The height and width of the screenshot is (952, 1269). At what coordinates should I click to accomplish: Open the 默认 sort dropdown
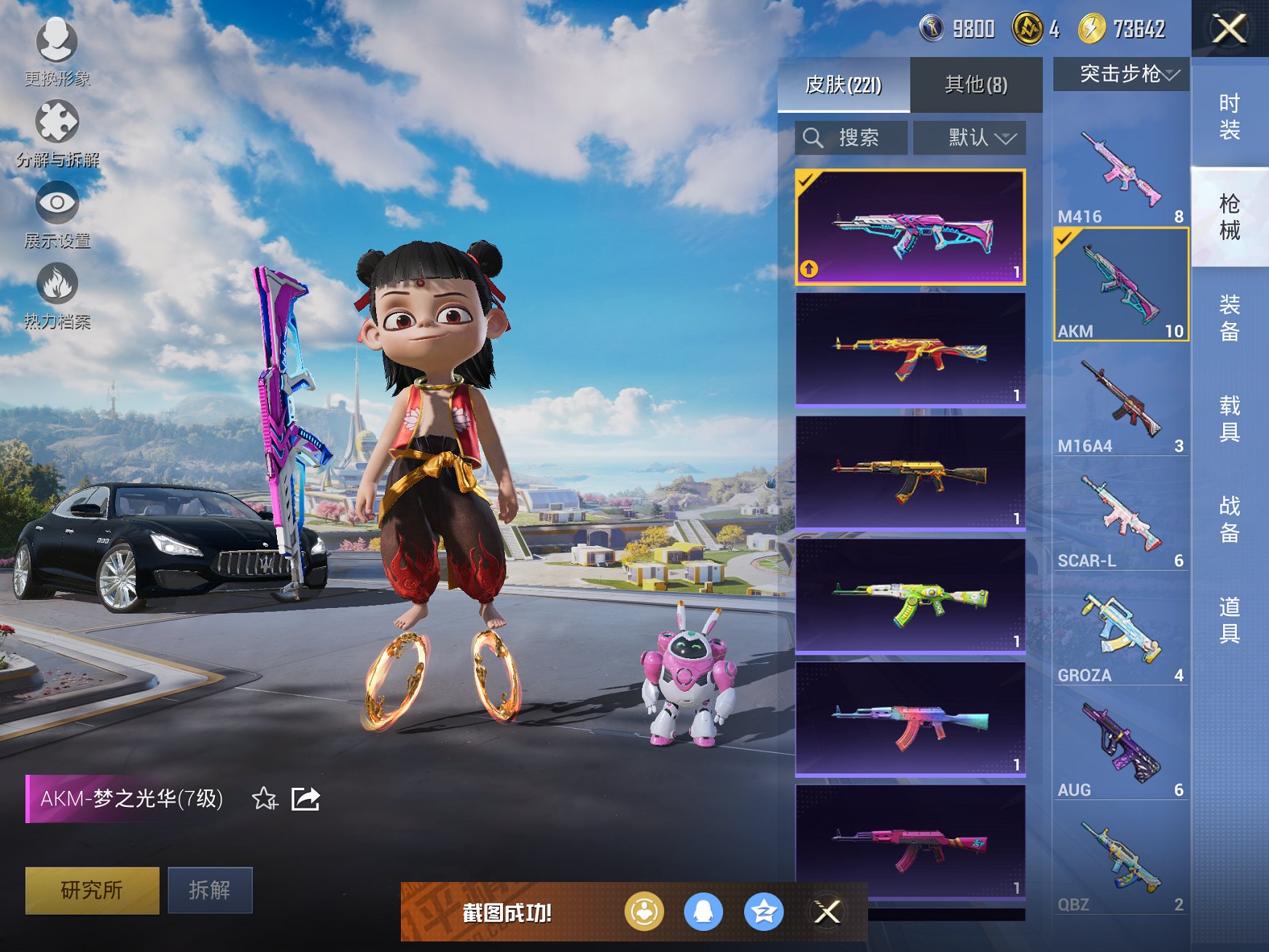tap(969, 138)
